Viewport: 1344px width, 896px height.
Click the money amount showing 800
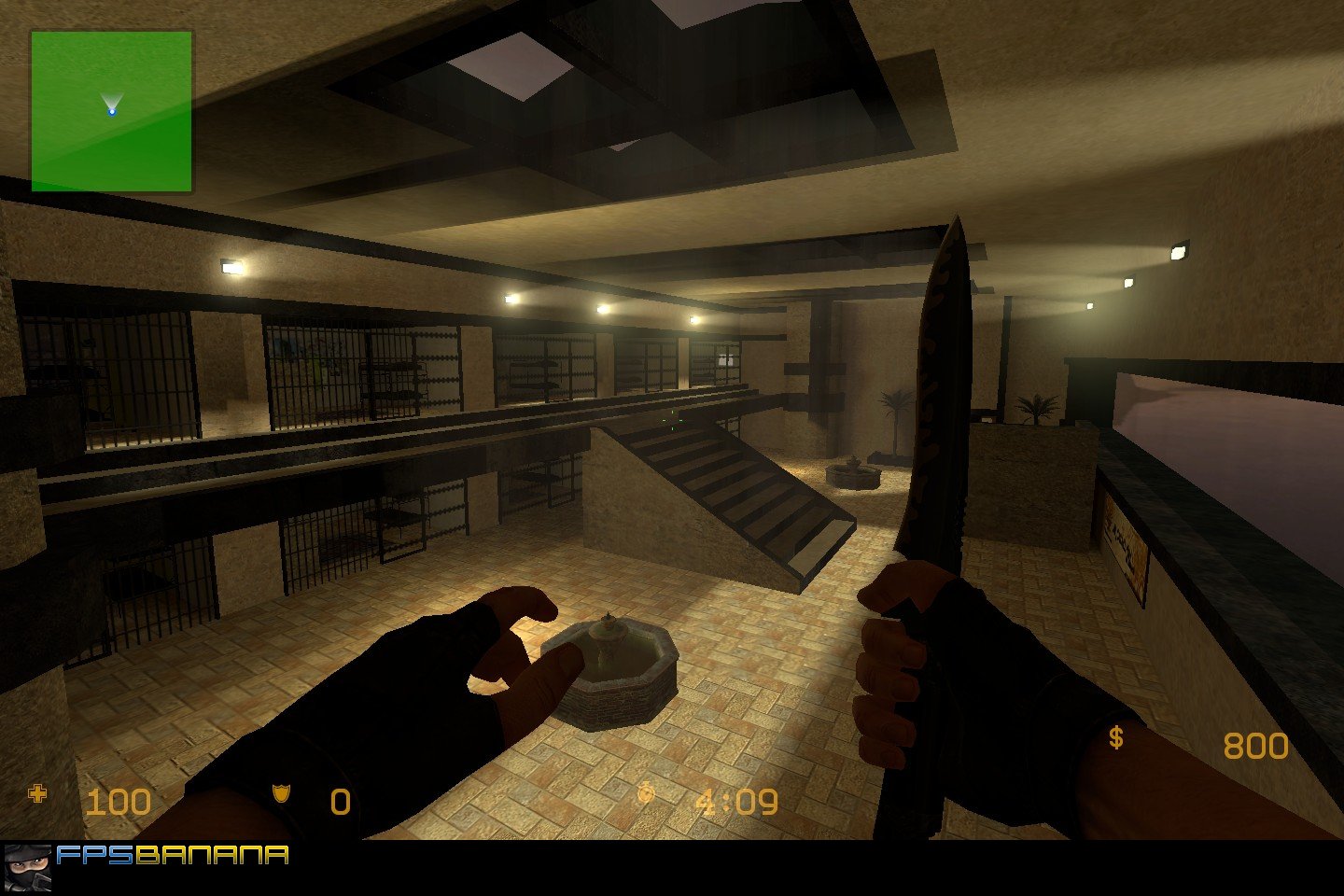[1255, 745]
